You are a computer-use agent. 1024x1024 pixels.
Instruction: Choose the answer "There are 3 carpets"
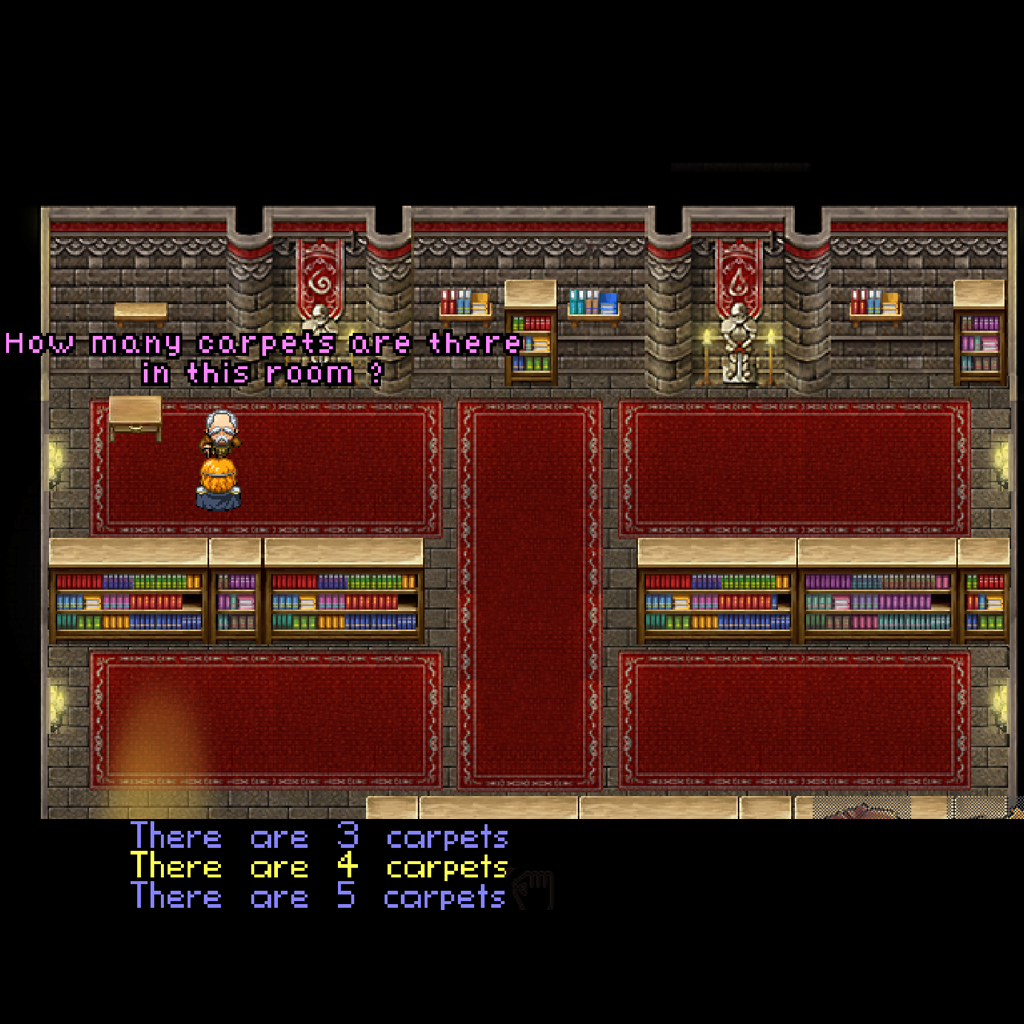click(319, 837)
